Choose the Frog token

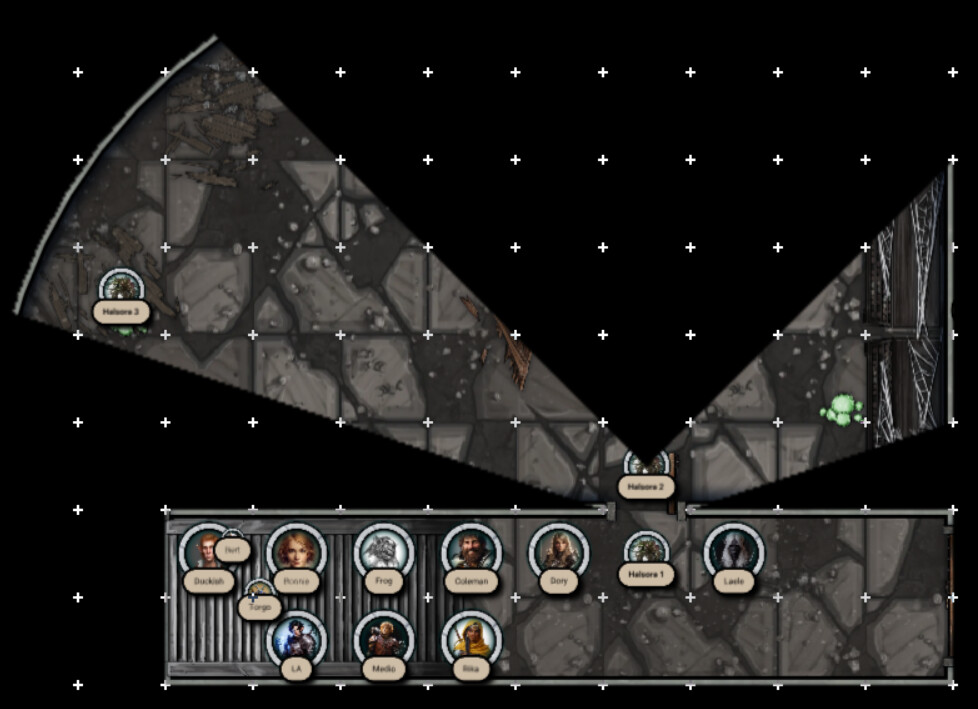click(383, 551)
